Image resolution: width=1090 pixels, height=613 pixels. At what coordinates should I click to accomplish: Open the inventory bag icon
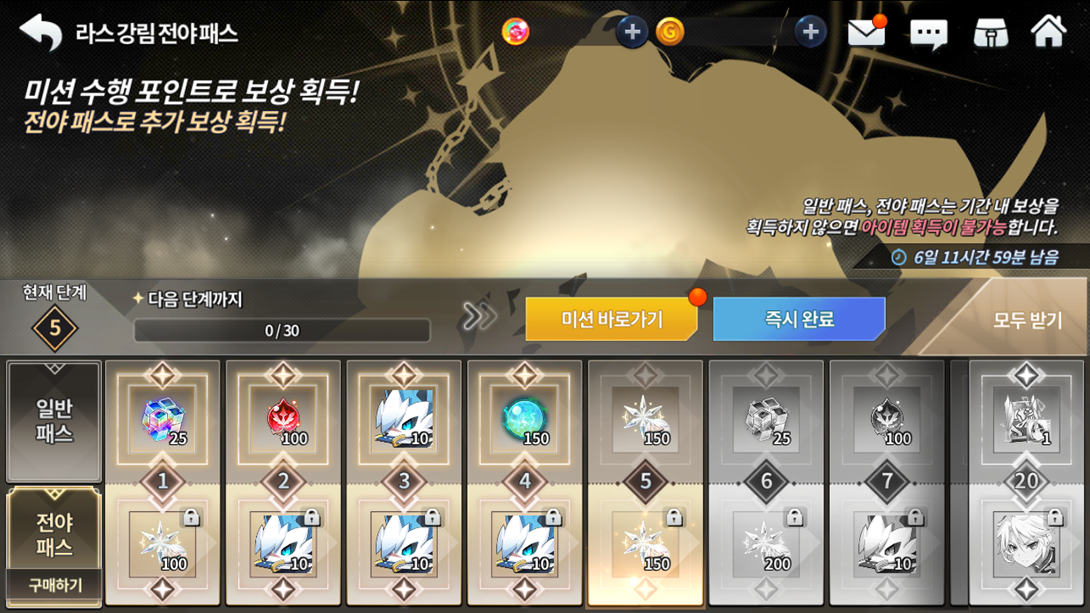990,33
